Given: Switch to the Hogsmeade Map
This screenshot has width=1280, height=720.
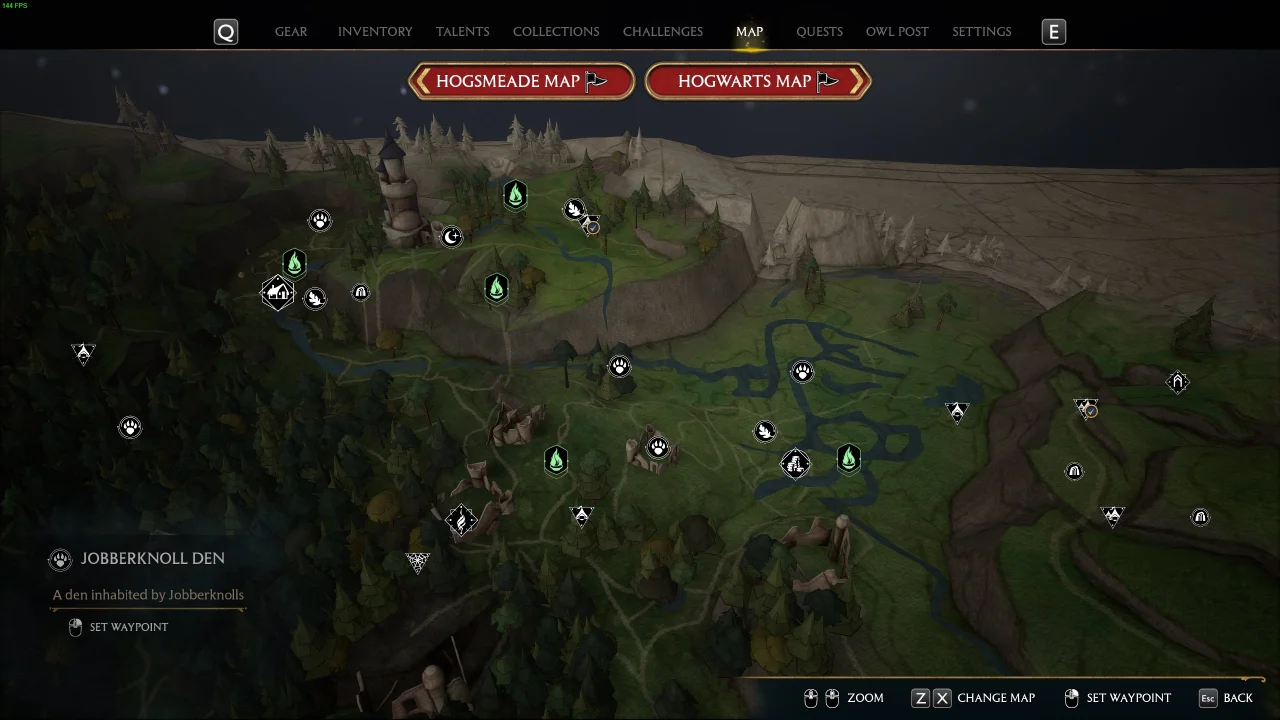Looking at the screenshot, I should click(x=521, y=82).
